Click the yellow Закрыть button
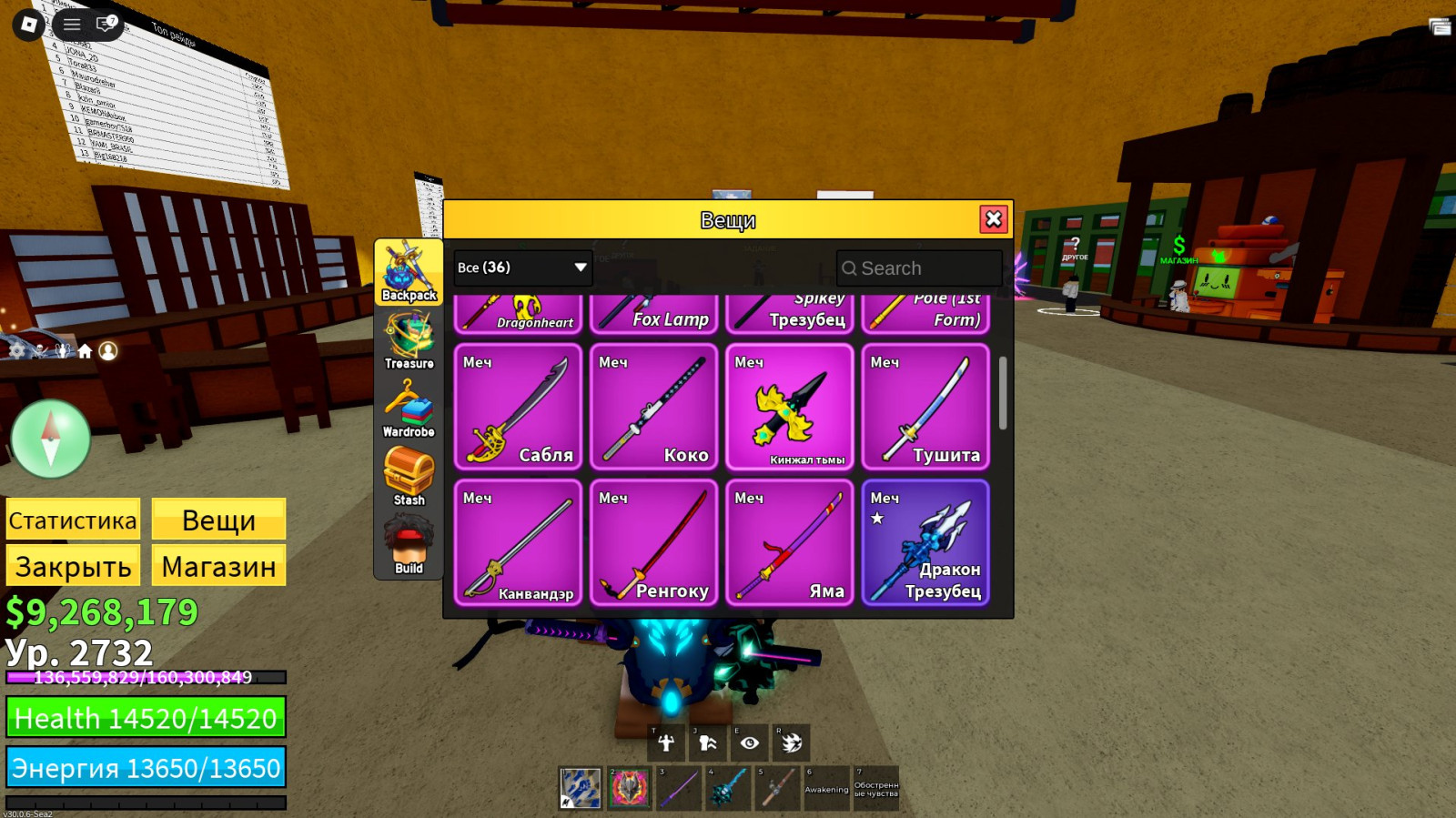The image size is (1456, 818). click(x=73, y=566)
